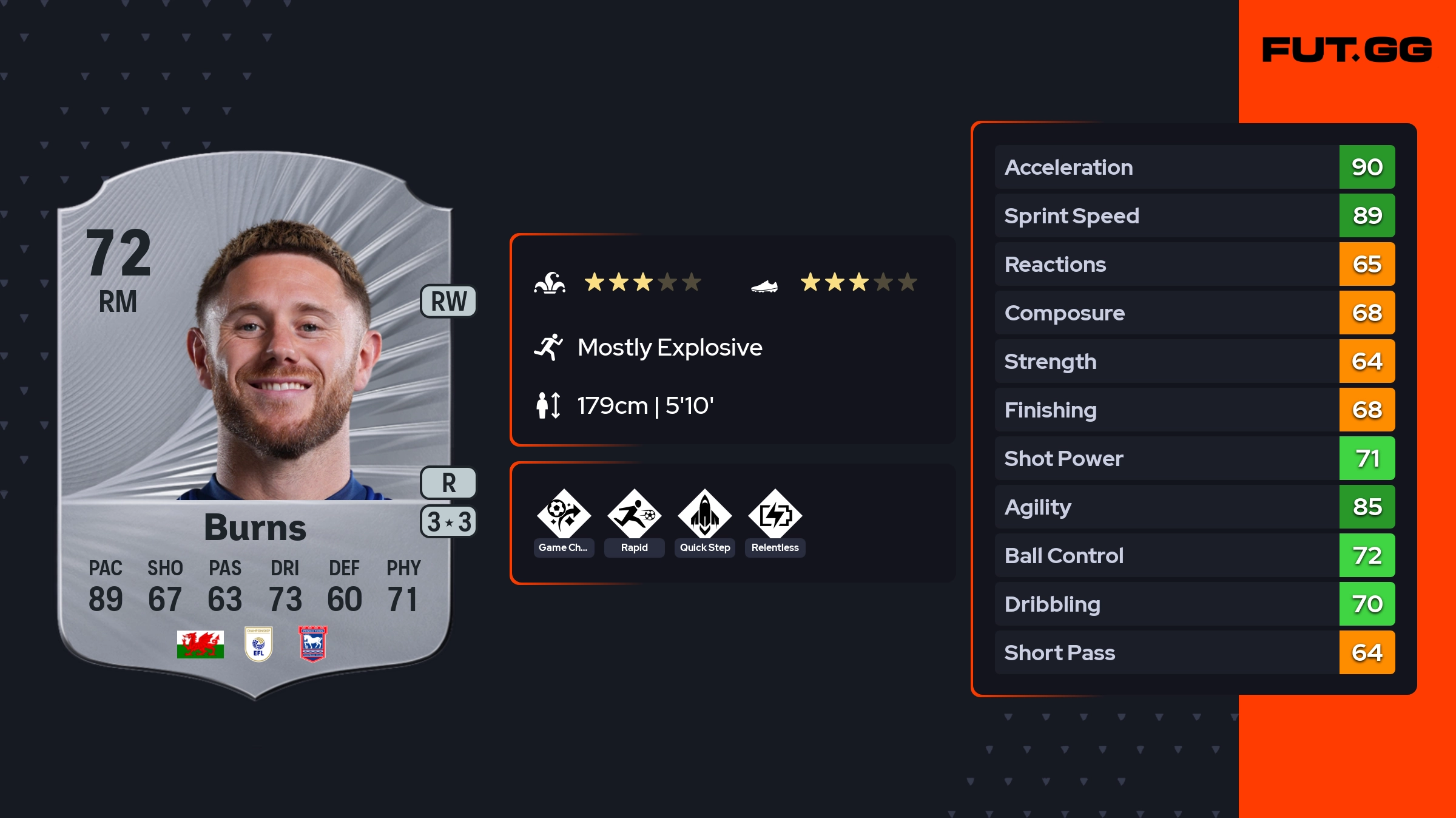The width and height of the screenshot is (1456, 818).
Task: Select the Burns player card
Action: 255,425
